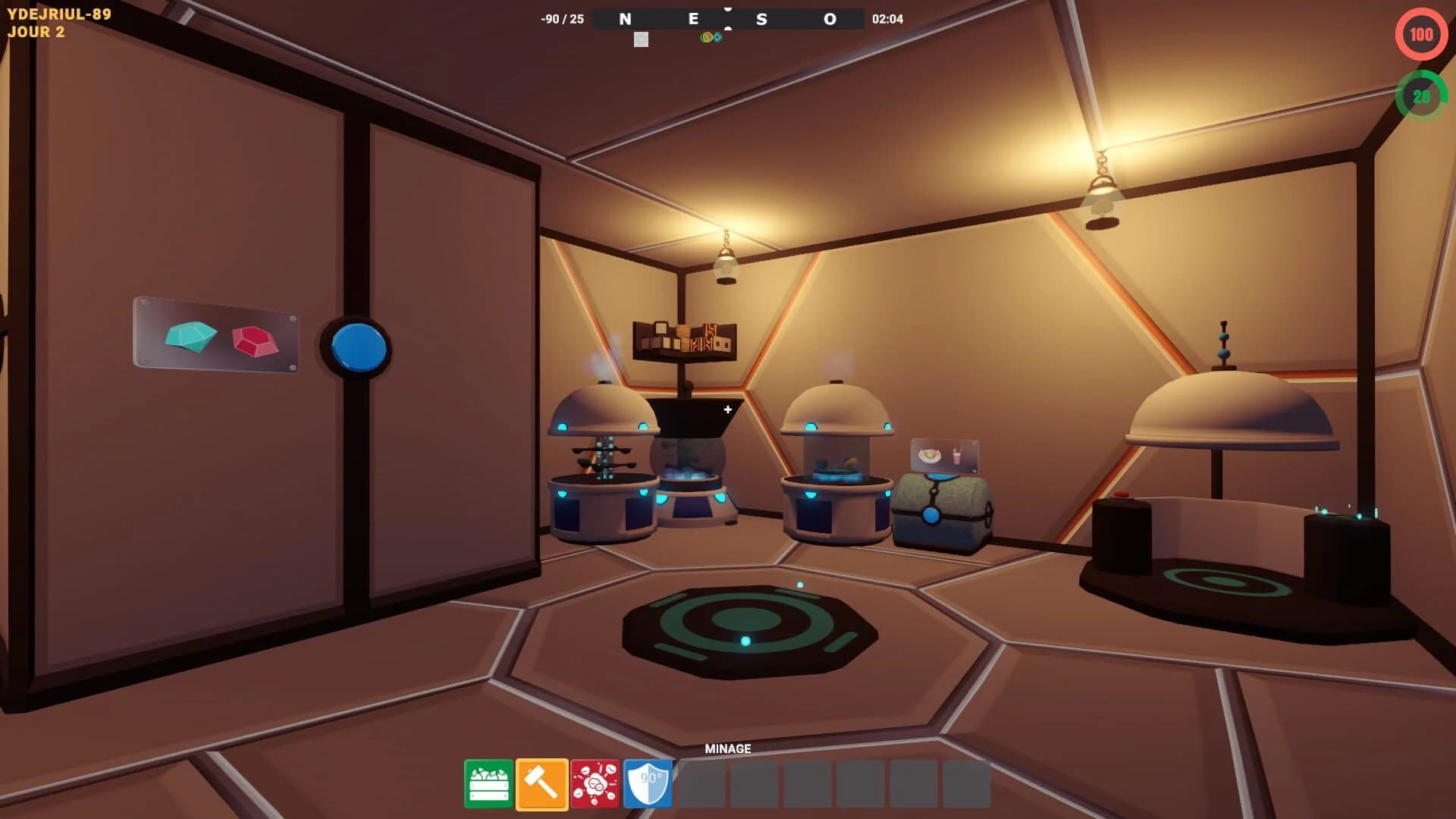Click the red health counter showing 100

point(1420,33)
